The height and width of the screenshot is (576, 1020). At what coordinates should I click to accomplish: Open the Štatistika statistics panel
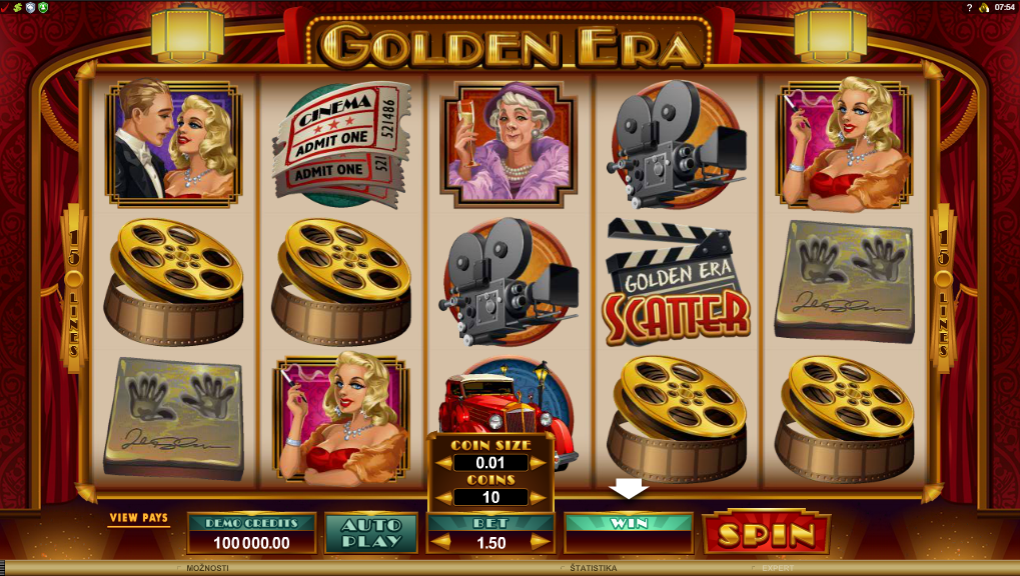(593, 568)
